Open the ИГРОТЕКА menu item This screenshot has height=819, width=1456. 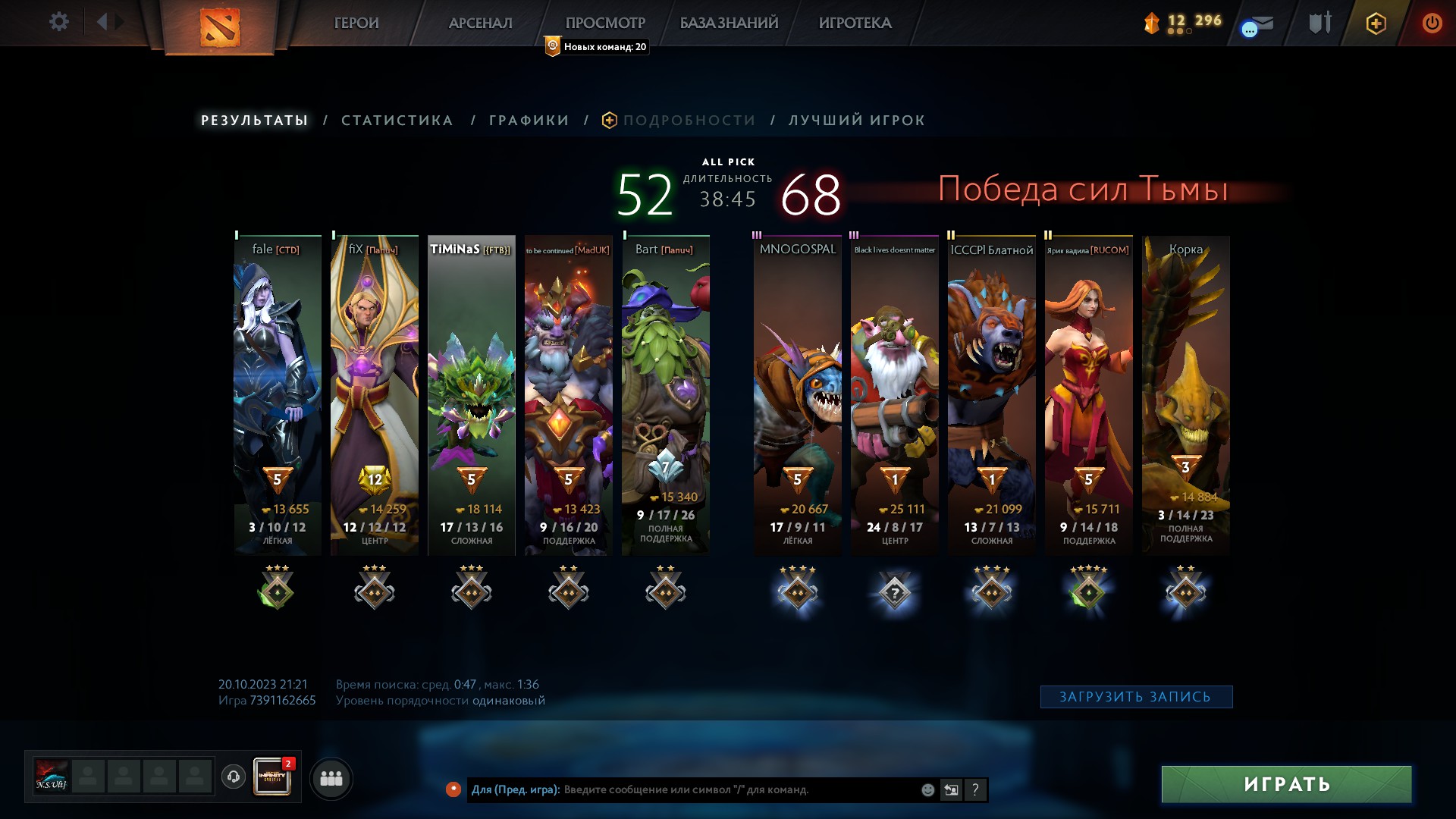pyautogui.click(x=855, y=23)
